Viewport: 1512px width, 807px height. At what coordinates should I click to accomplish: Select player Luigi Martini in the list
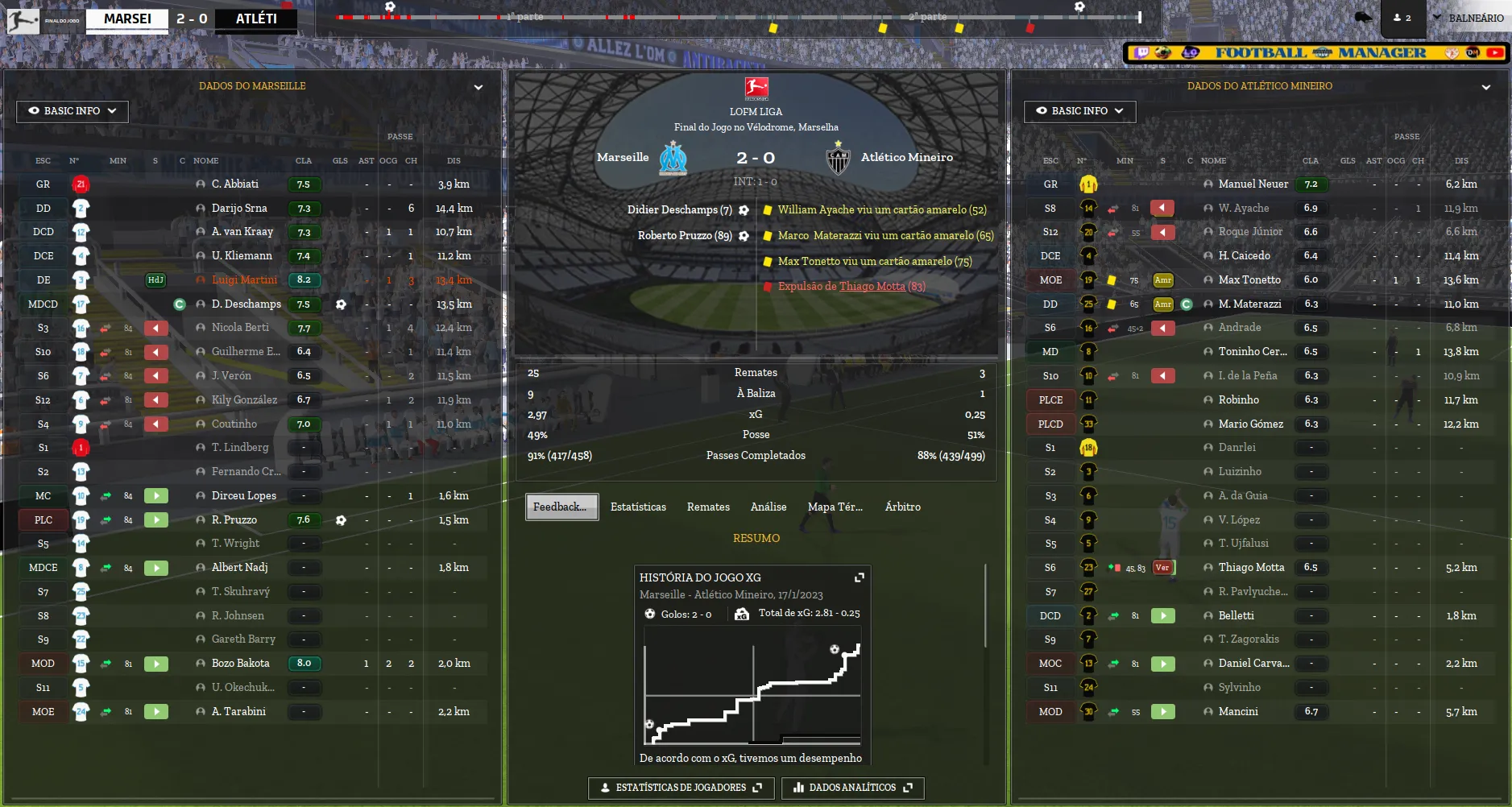244,280
